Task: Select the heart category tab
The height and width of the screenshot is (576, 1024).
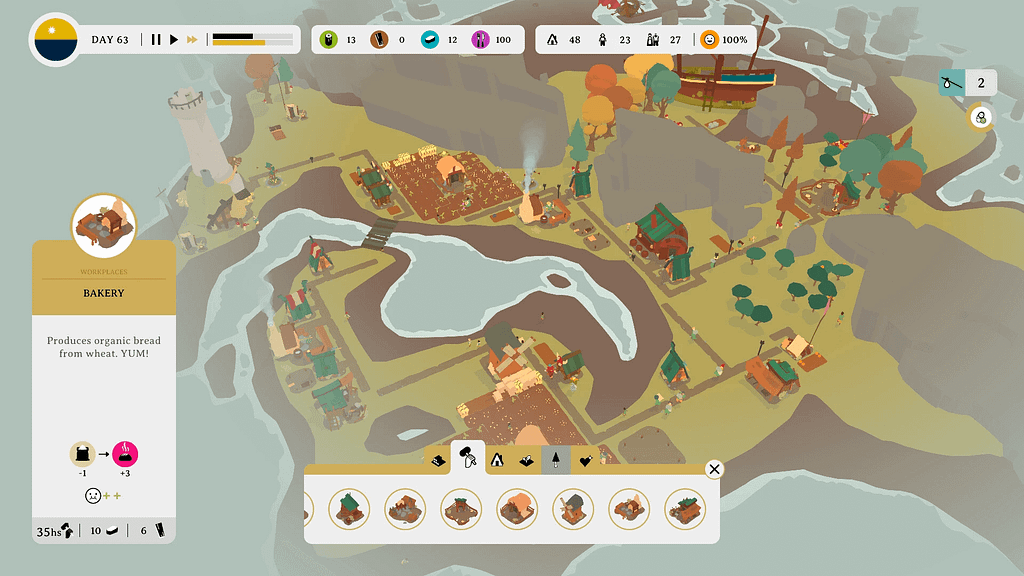Action: 586,461
